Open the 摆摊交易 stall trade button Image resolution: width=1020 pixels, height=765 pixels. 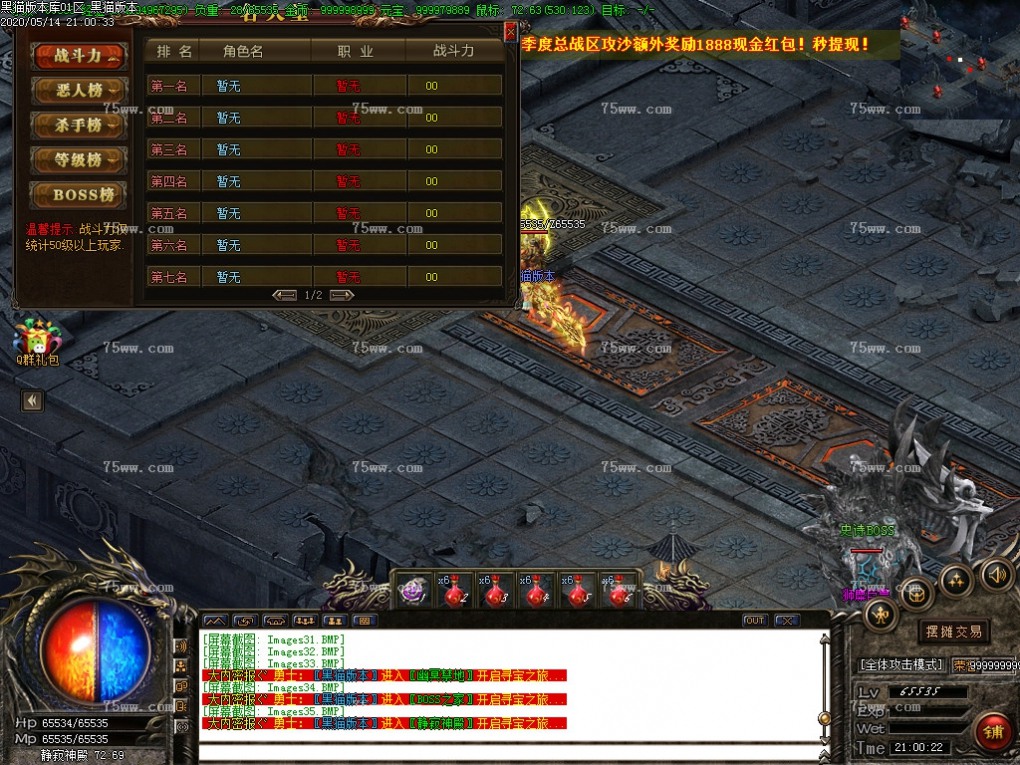[953, 632]
